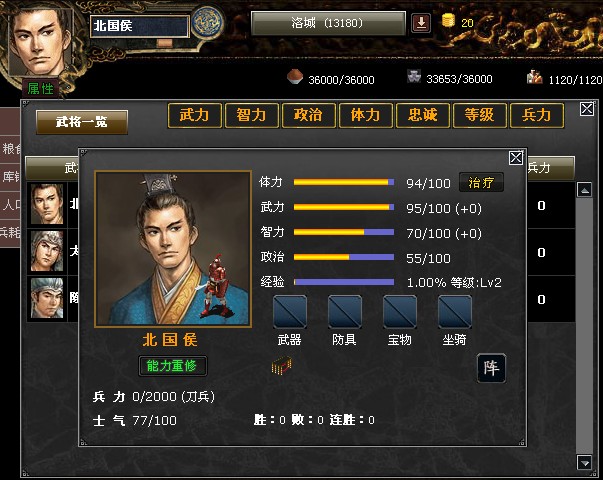Image resolution: width=603 pixels, height=480 pixels.
Task: Sort generals by 忠诚
Action: tap(422, 115)
